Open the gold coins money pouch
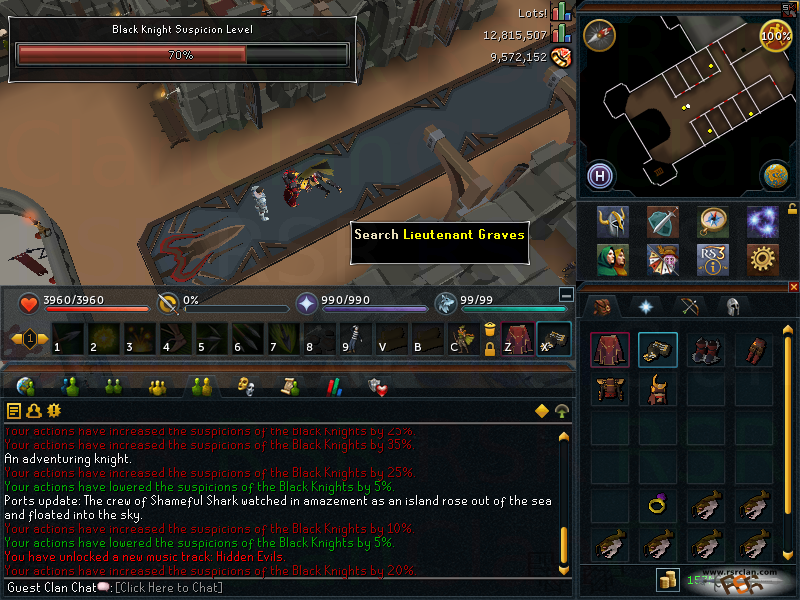This screenshot has width=800, height=600. click(665, 580)
